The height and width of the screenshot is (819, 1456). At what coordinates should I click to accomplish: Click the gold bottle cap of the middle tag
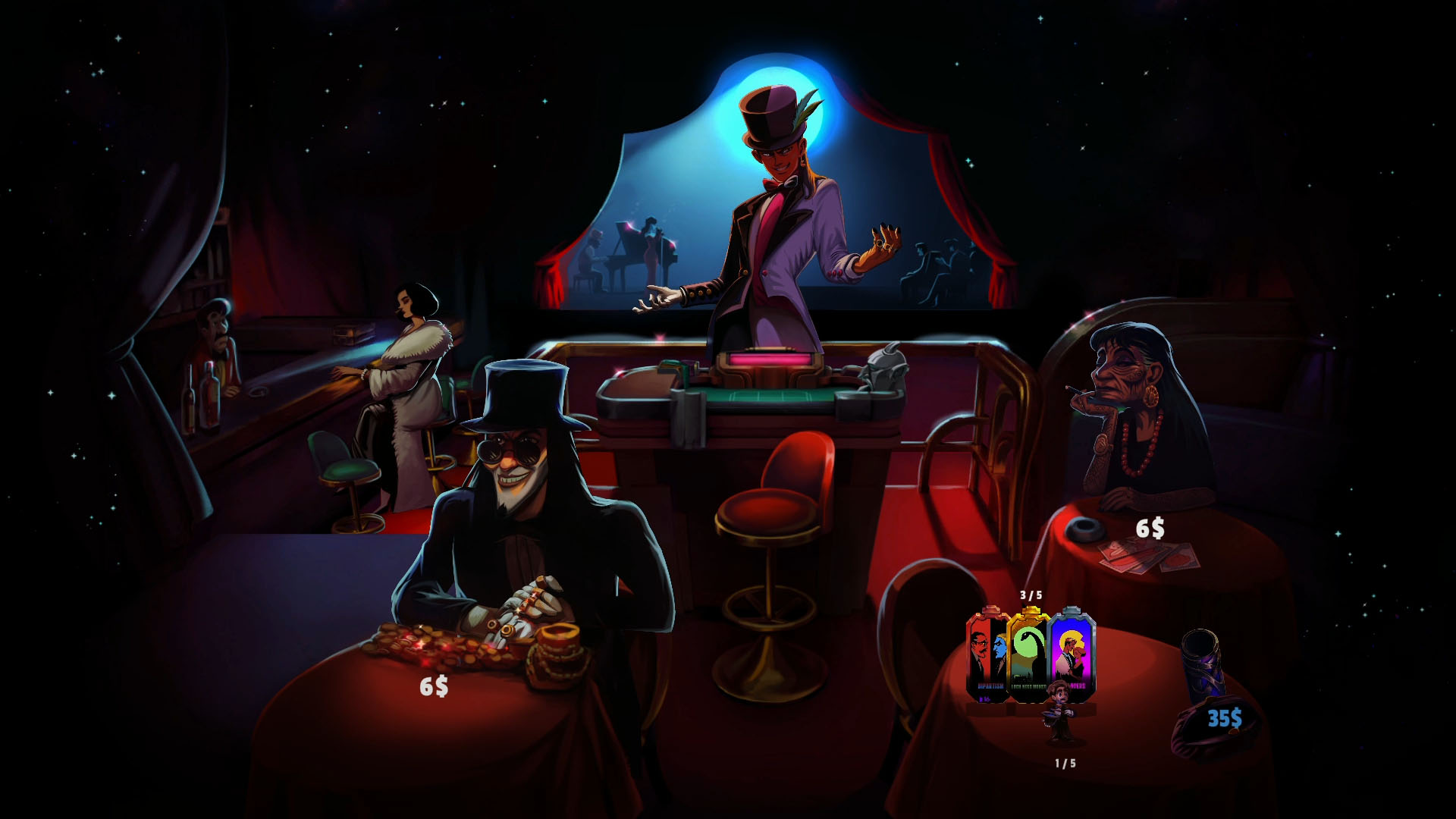click(1031, 611)
